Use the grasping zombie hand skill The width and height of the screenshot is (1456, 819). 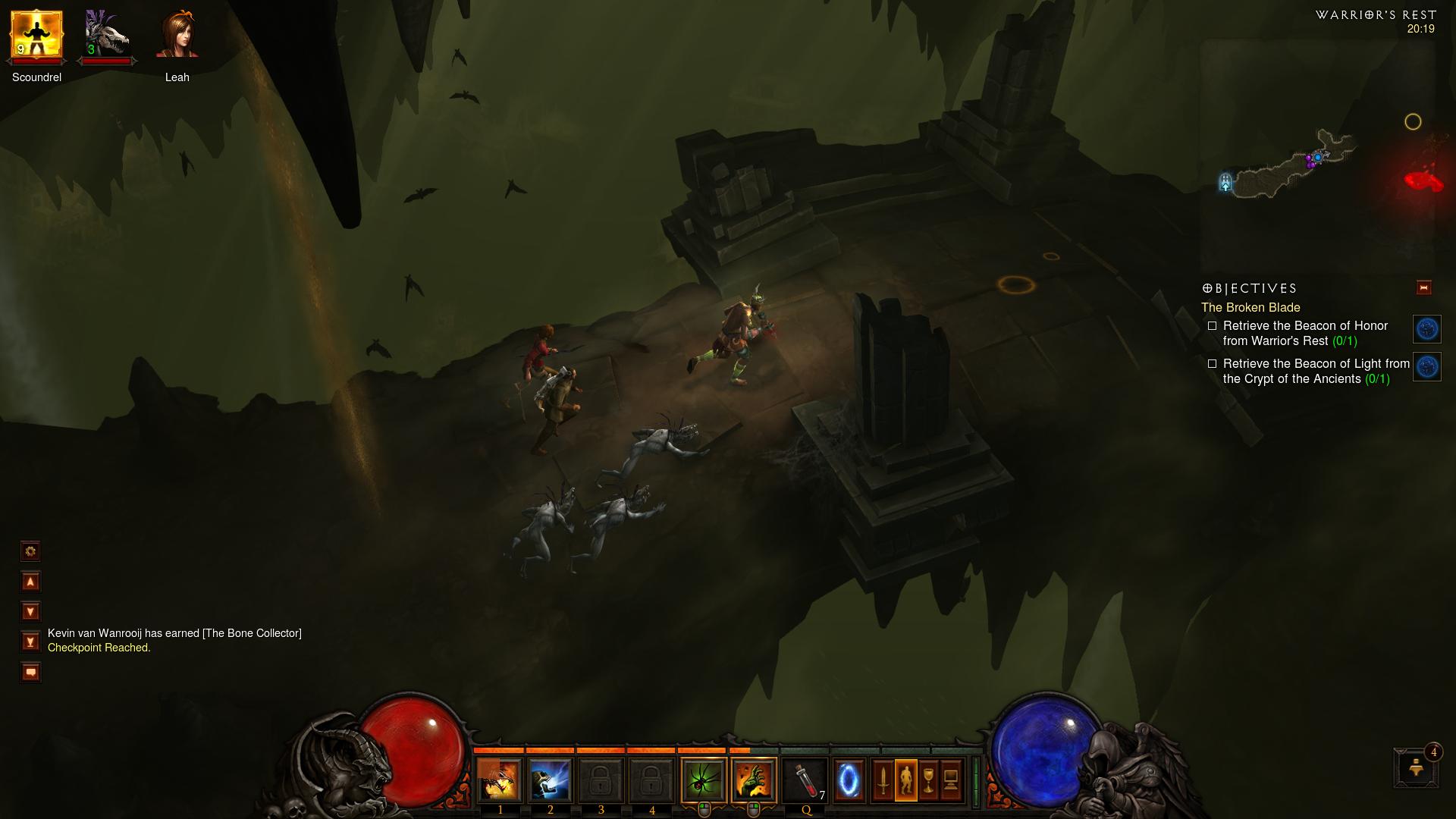pos(754,780)
